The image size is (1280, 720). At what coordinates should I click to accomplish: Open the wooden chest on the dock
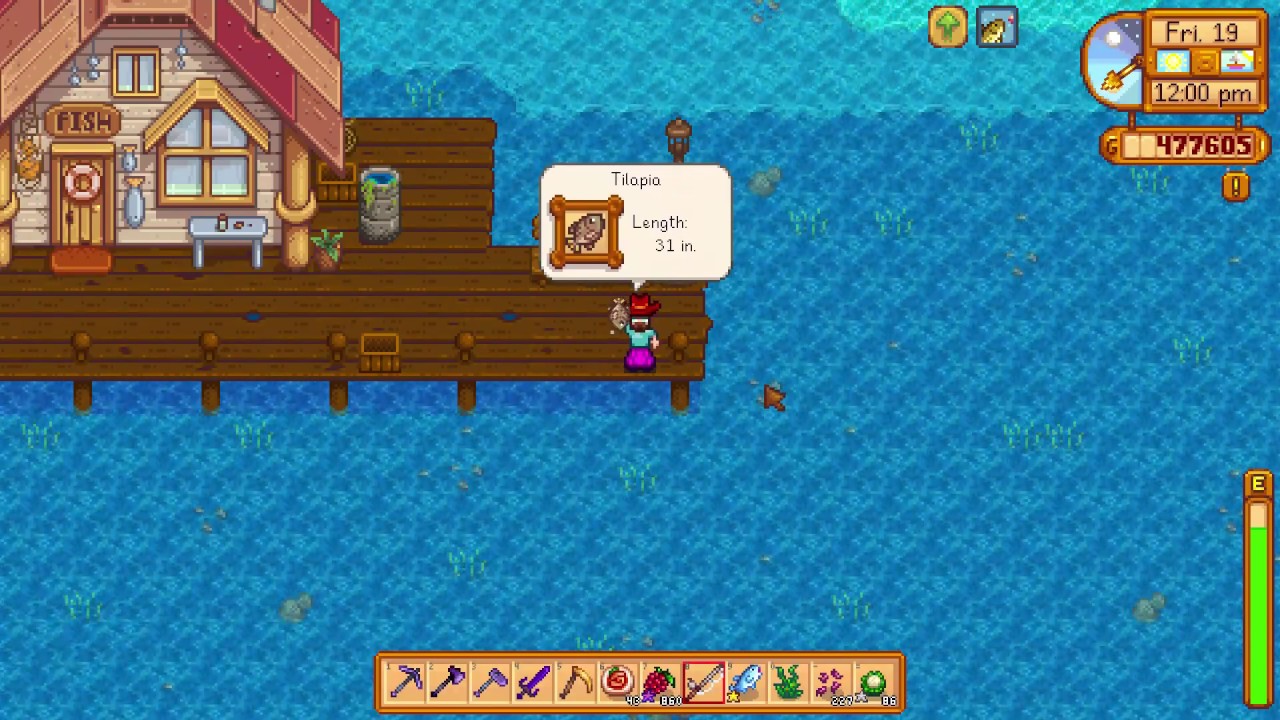click(379, 347)
